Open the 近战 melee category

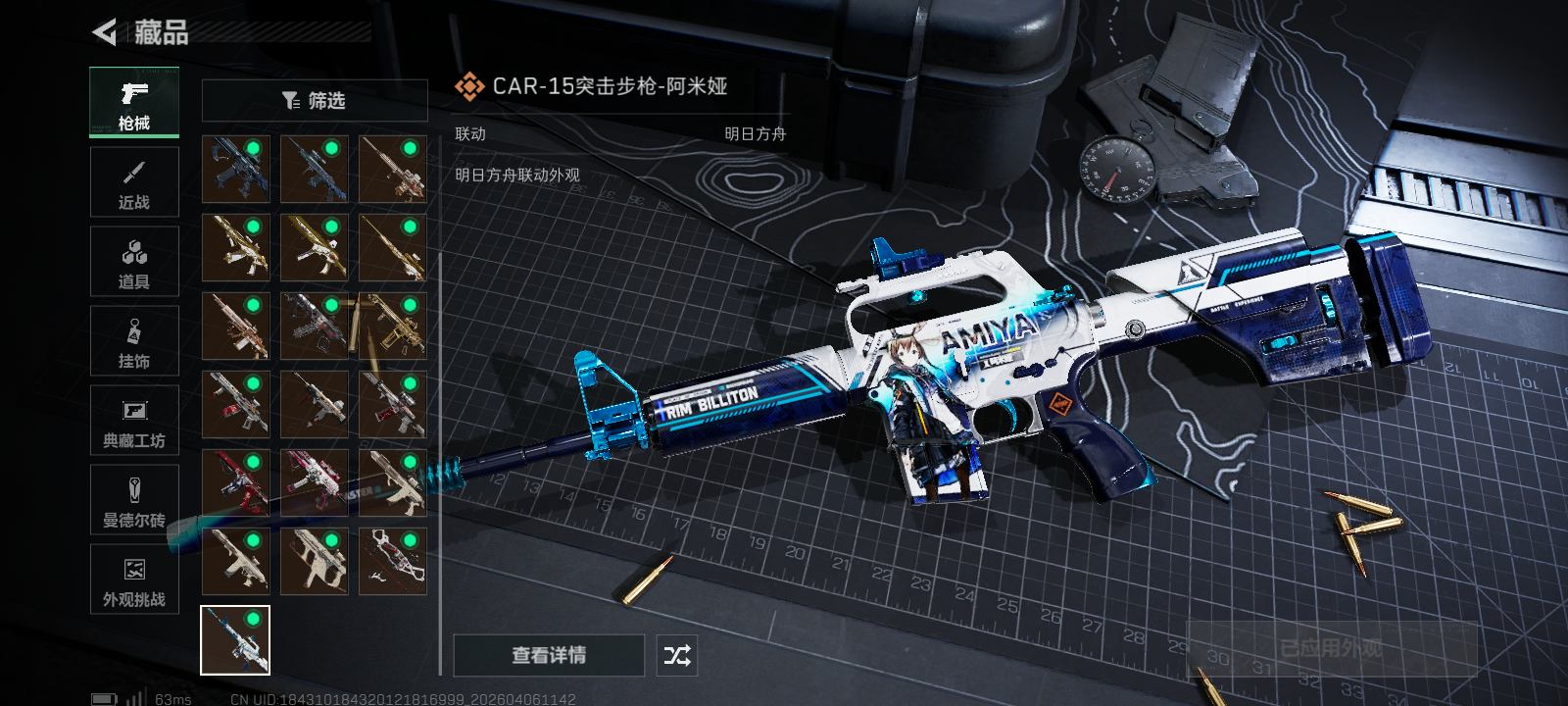[x=134, y=182]
